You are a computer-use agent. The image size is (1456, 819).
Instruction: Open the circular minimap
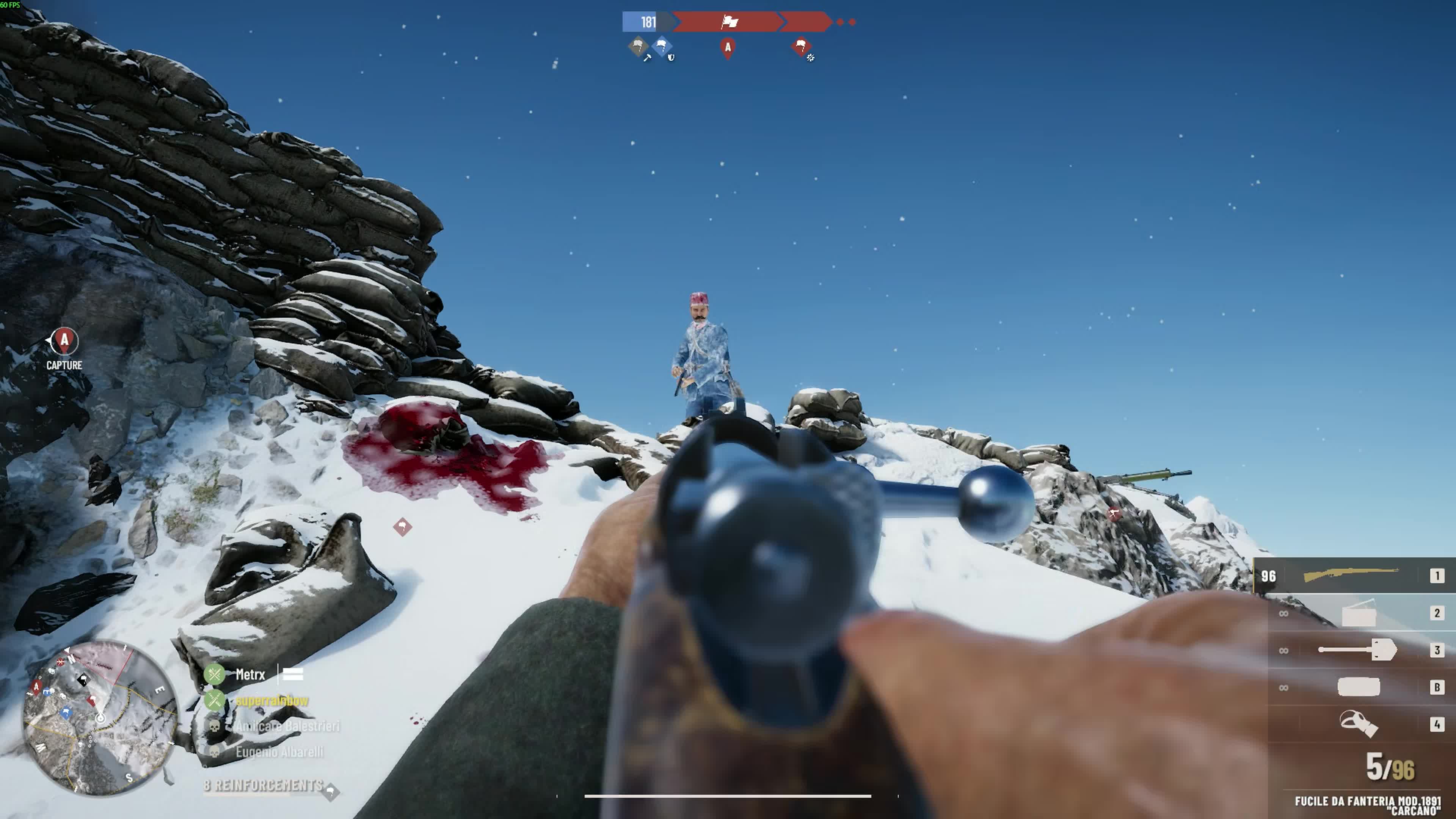(x=100, y=718)
